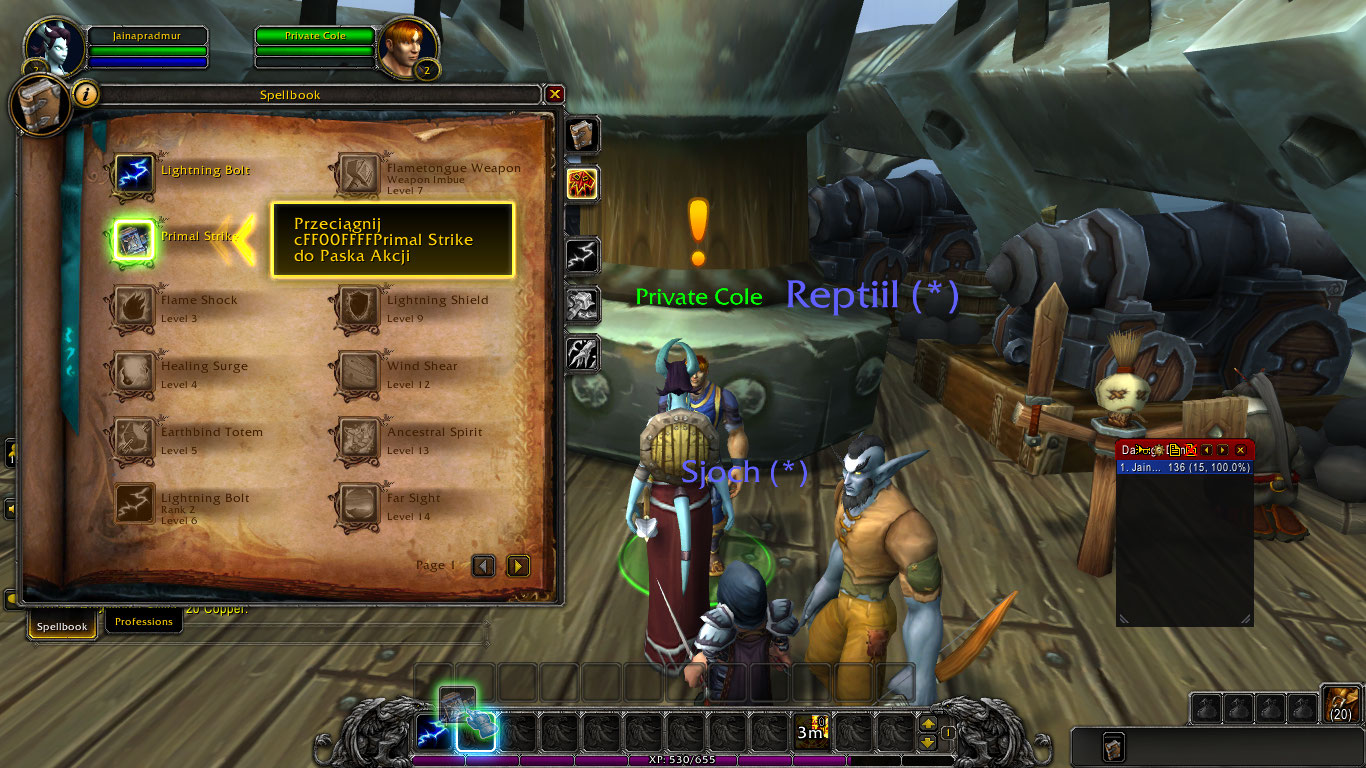This screenshot has height=768, width=1366.
Task: Show the next Damage meter segment arrow
Action: (1221, 450)
